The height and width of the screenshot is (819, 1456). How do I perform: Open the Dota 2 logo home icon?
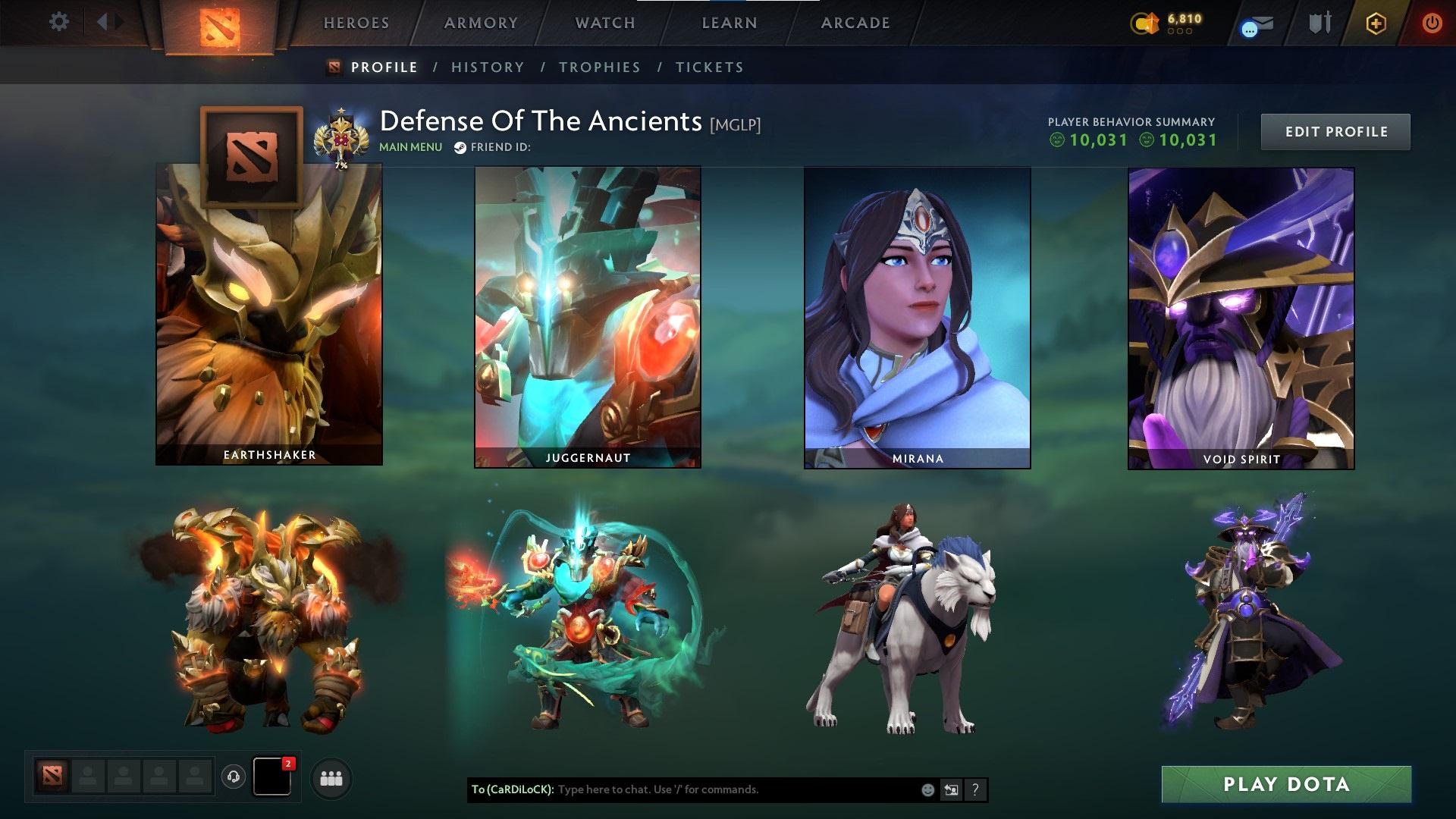click(218, 23)
